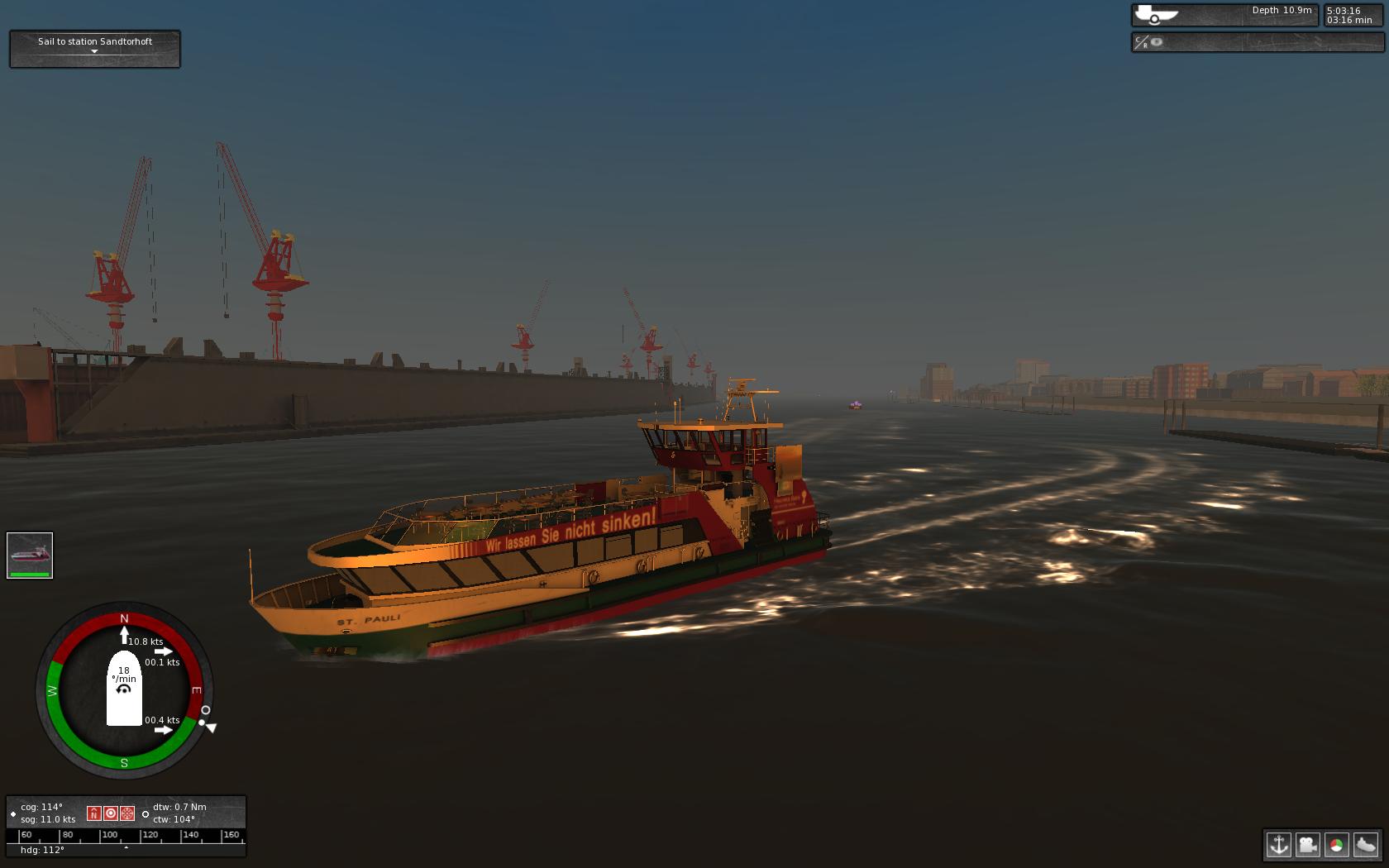1389x868 pixels.
Task: Select the filled radio marker beside cog/sog readout
Action: coord(13,813)
